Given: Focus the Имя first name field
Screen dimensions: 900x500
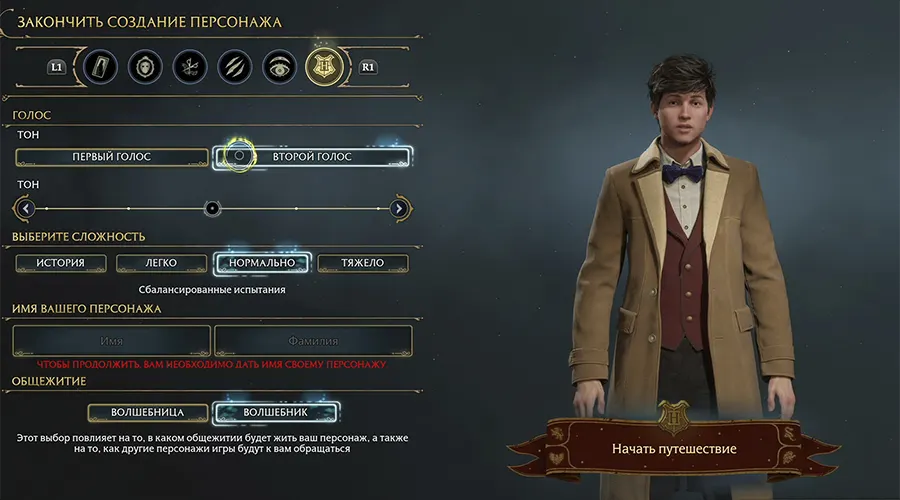Looking at the screenshot, I should 112,341.
